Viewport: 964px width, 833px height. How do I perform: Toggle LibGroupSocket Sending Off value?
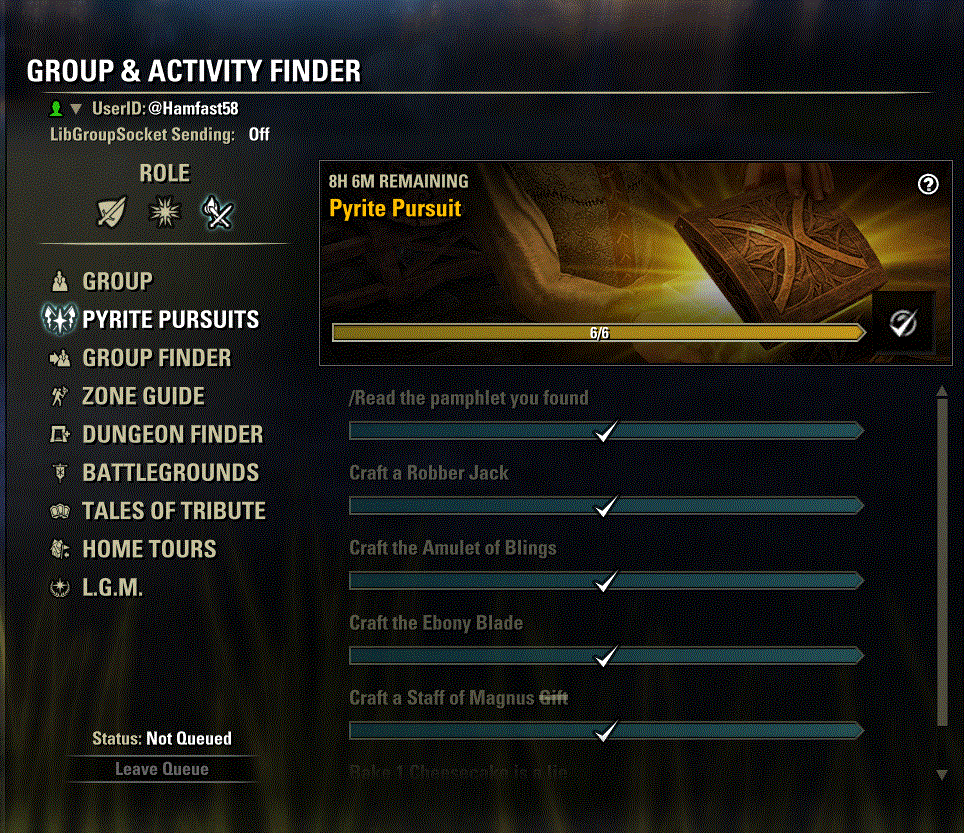click(259, 134)
